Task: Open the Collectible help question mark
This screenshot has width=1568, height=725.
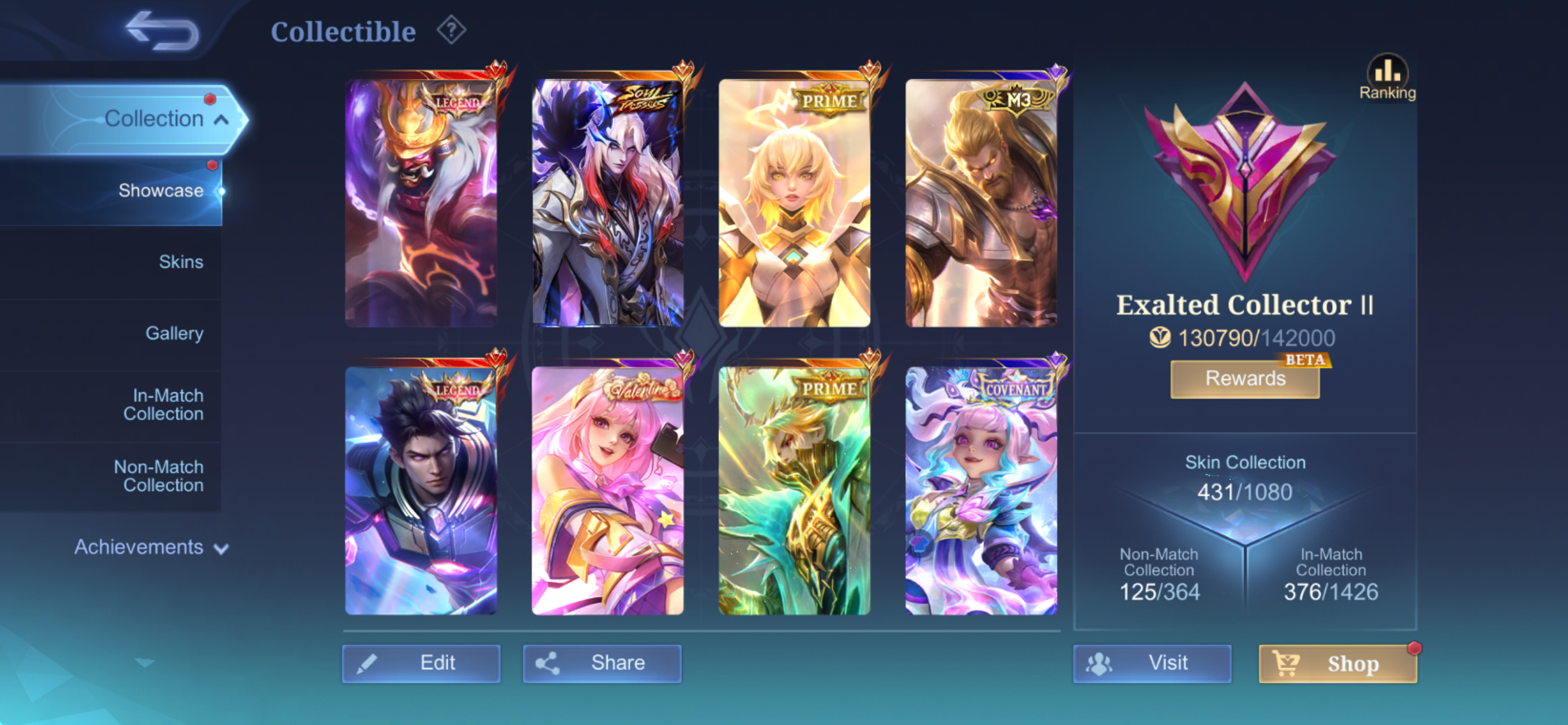Action: click(451, 30)
